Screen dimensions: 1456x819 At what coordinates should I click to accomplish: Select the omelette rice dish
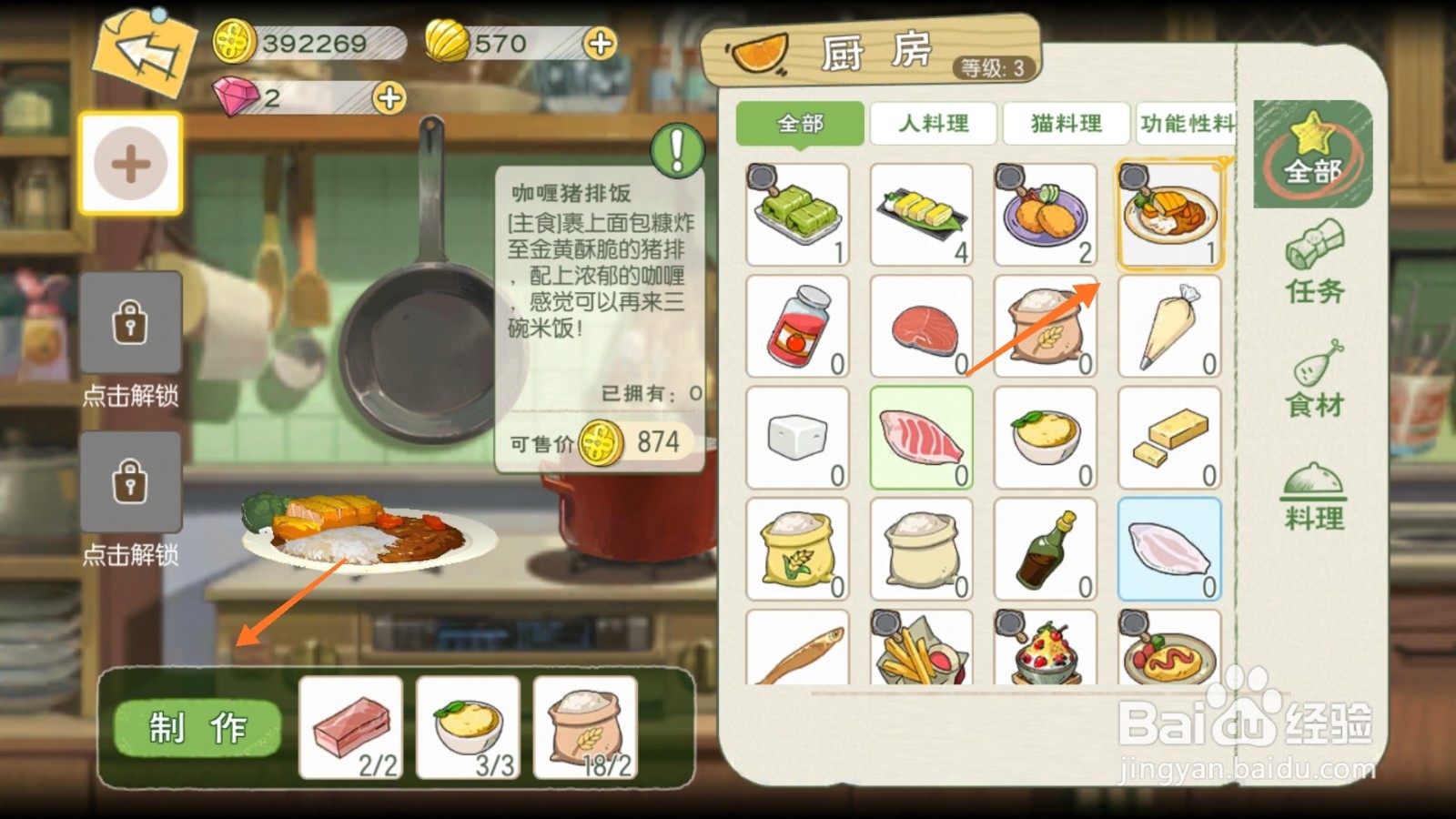pyautogui.click(x=1171, y=651)
